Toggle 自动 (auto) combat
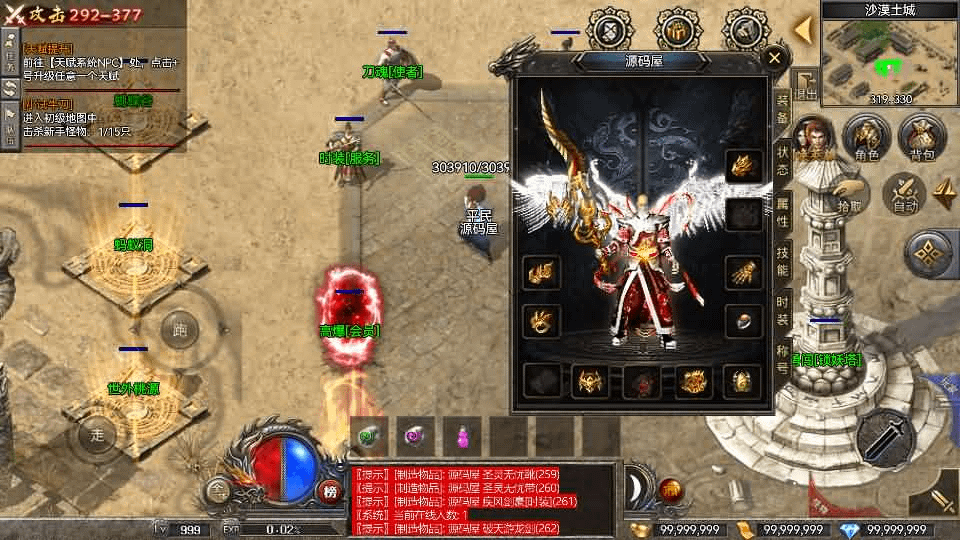 pos(906,192)
